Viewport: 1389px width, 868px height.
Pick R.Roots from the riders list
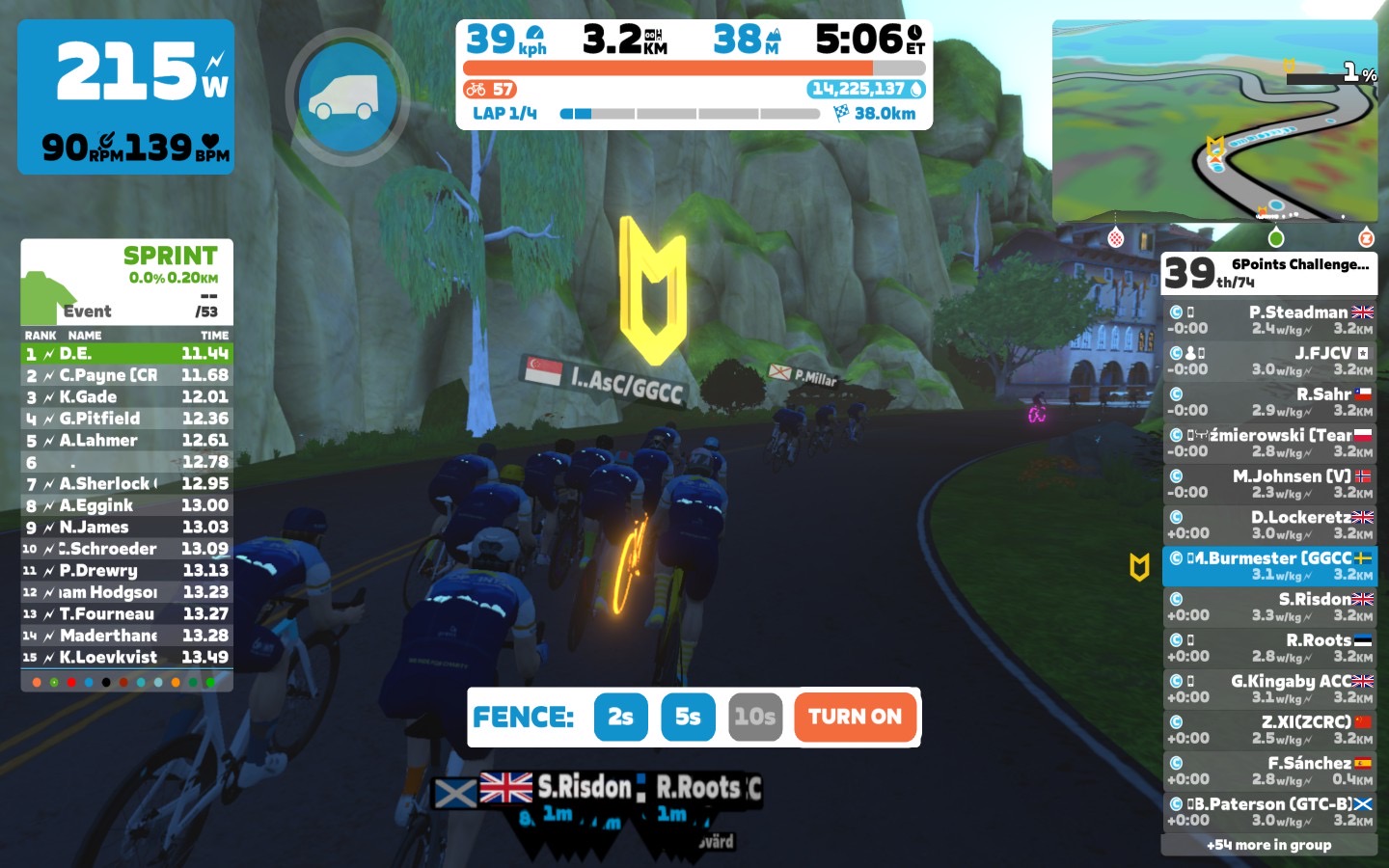(1268, 648)
